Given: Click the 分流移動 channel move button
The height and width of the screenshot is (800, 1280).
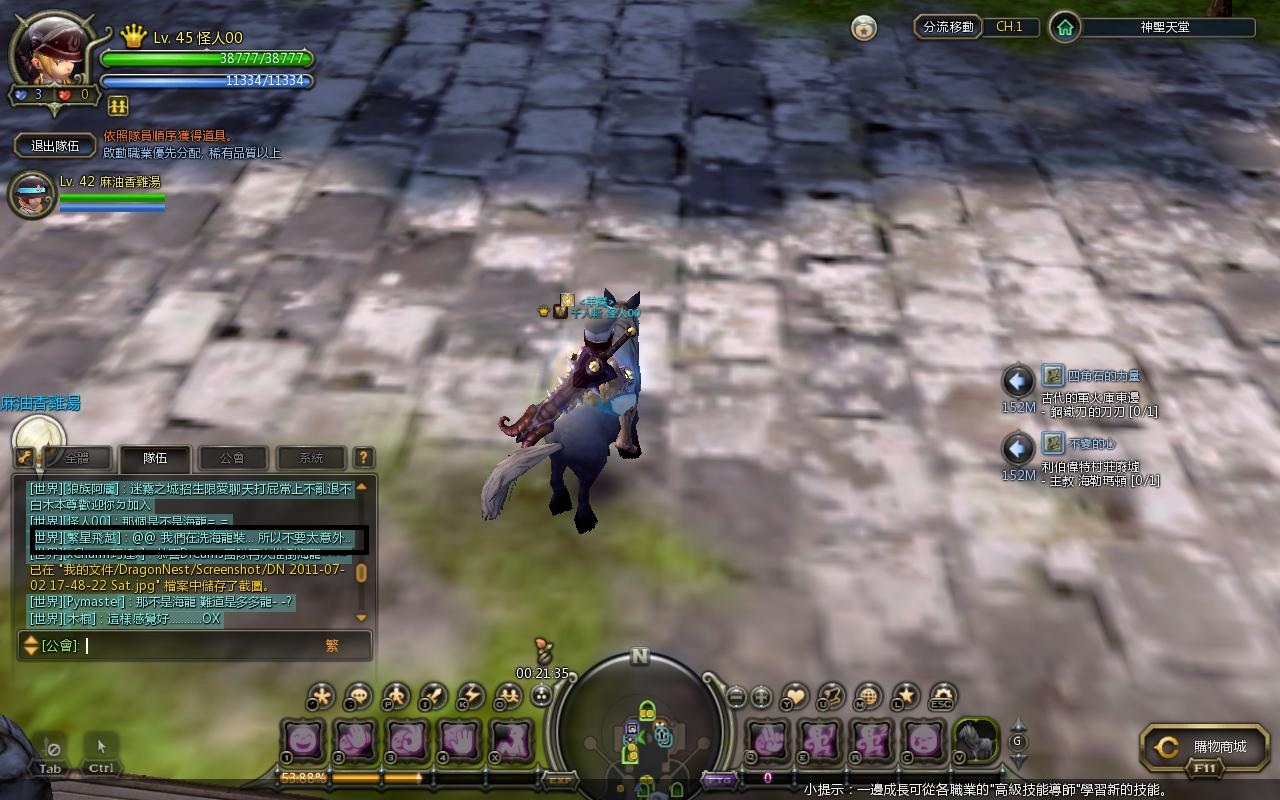Looking at the screenshot, I should click(x=948, y=27).
